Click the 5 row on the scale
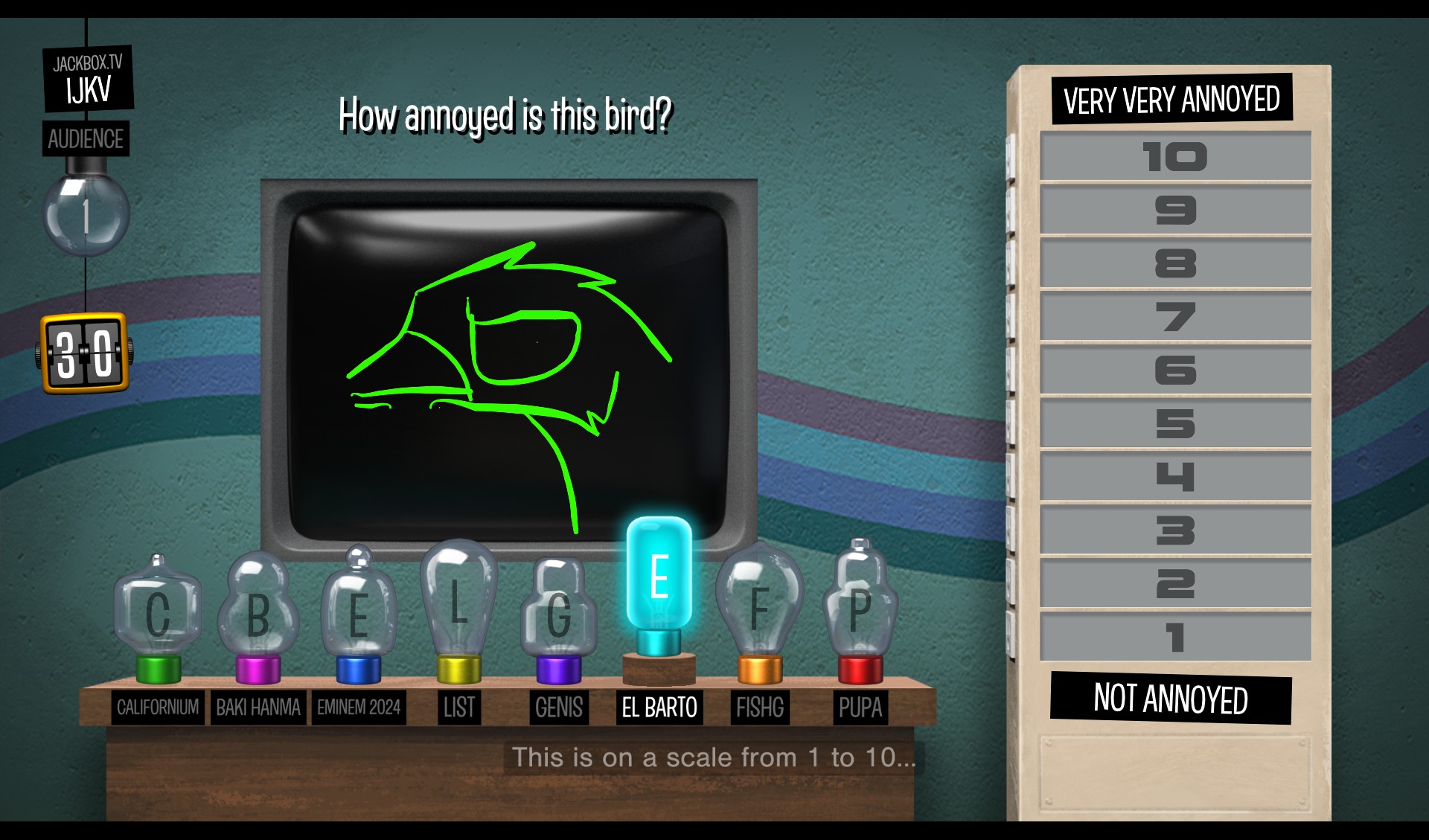1429x840 pixels. tap(1174, 423)
